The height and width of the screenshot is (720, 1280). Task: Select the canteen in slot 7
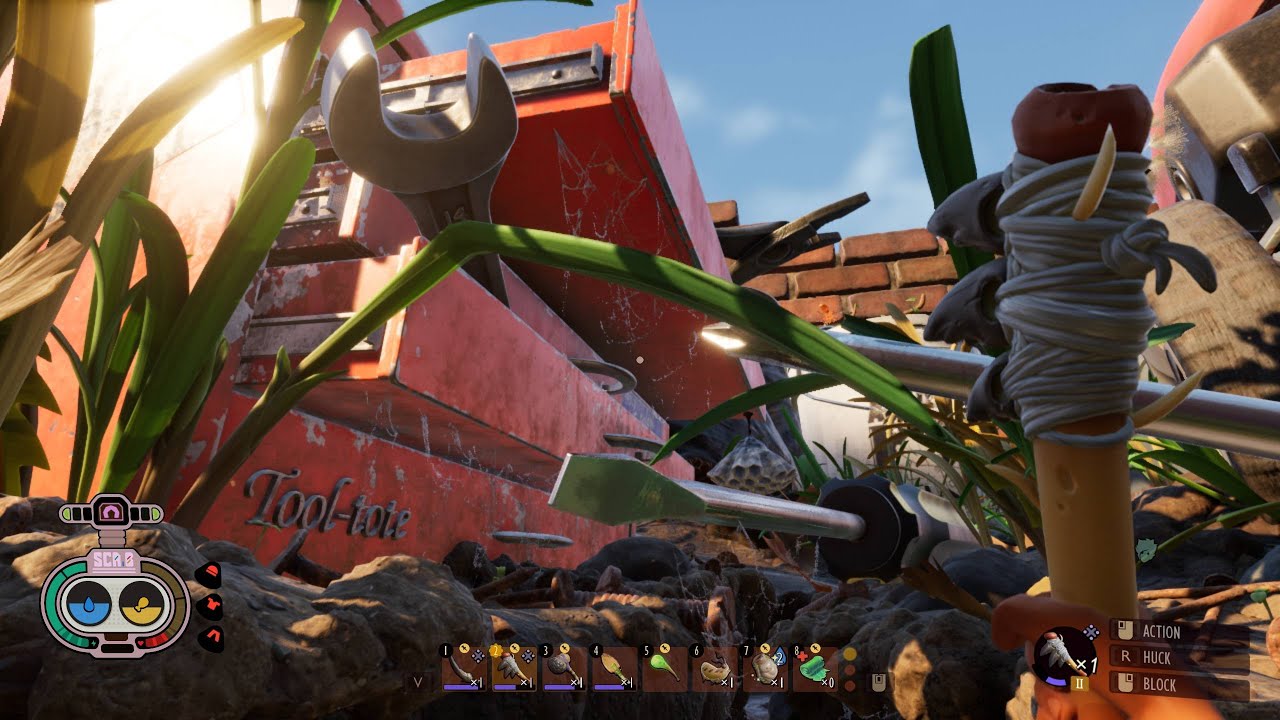pyautogui.click(x=766, y=668)
